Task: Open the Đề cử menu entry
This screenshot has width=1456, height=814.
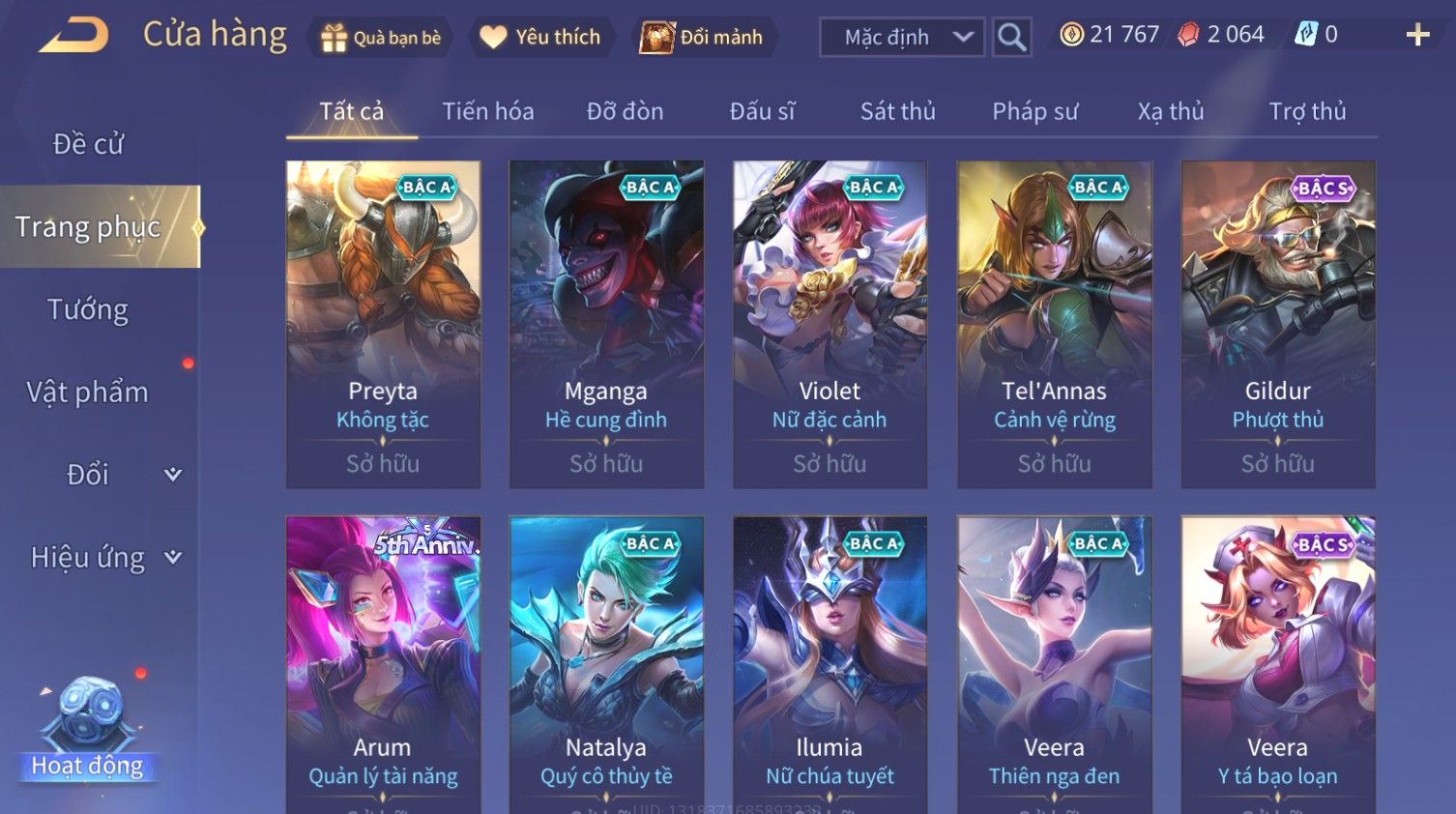Action: [88, 144]
